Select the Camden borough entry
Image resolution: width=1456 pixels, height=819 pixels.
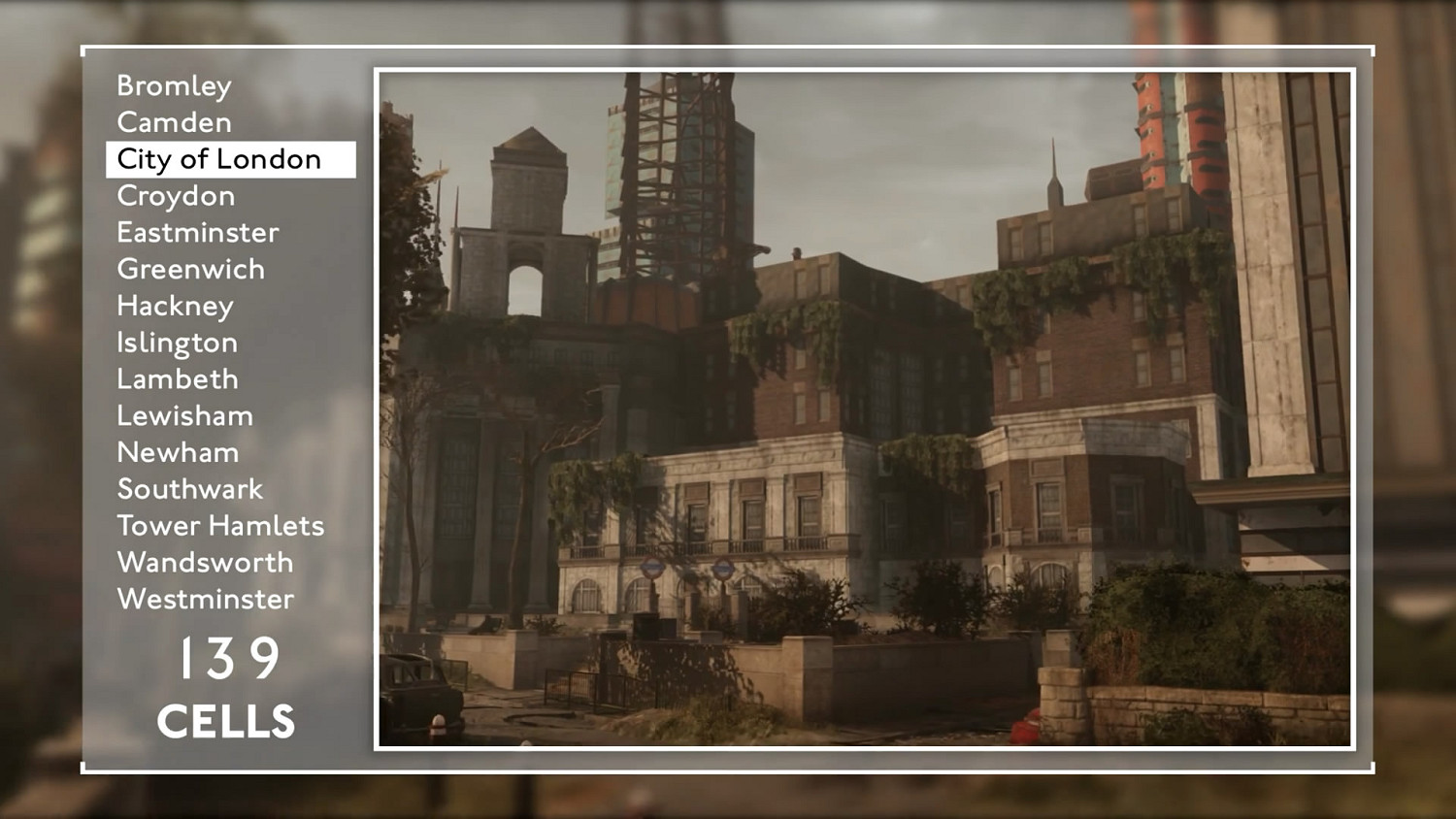175,123
